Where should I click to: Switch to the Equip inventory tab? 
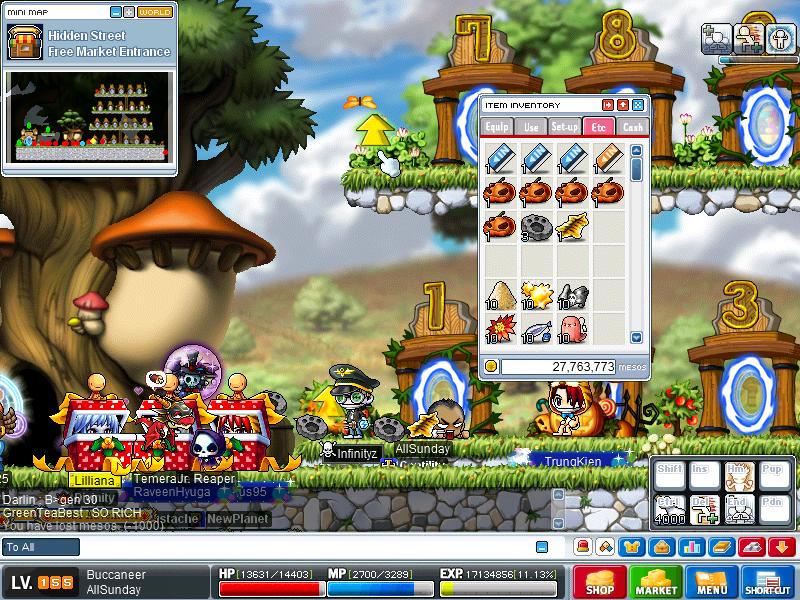coord(497,127)
